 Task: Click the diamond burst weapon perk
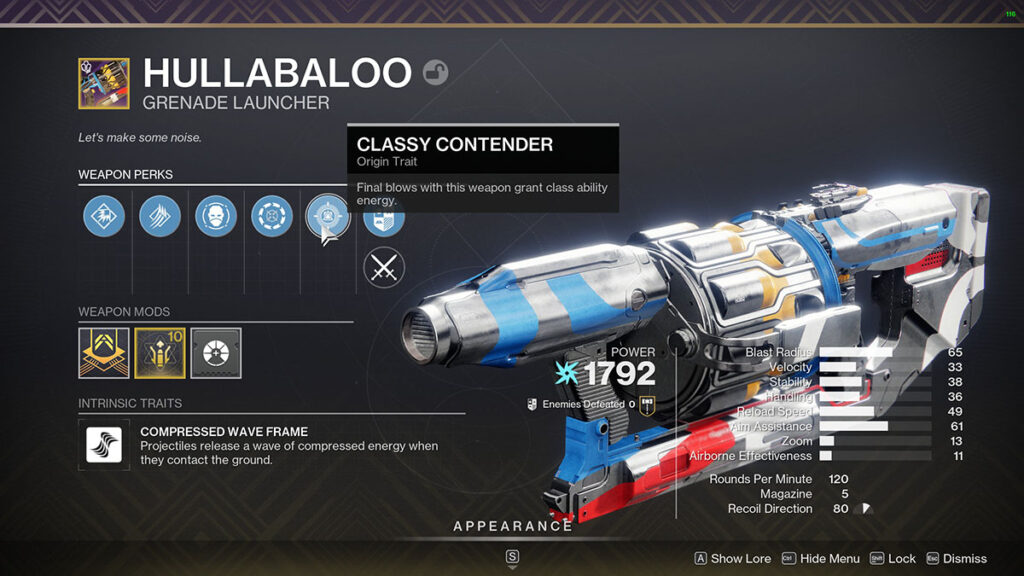[x=104, y=216]
